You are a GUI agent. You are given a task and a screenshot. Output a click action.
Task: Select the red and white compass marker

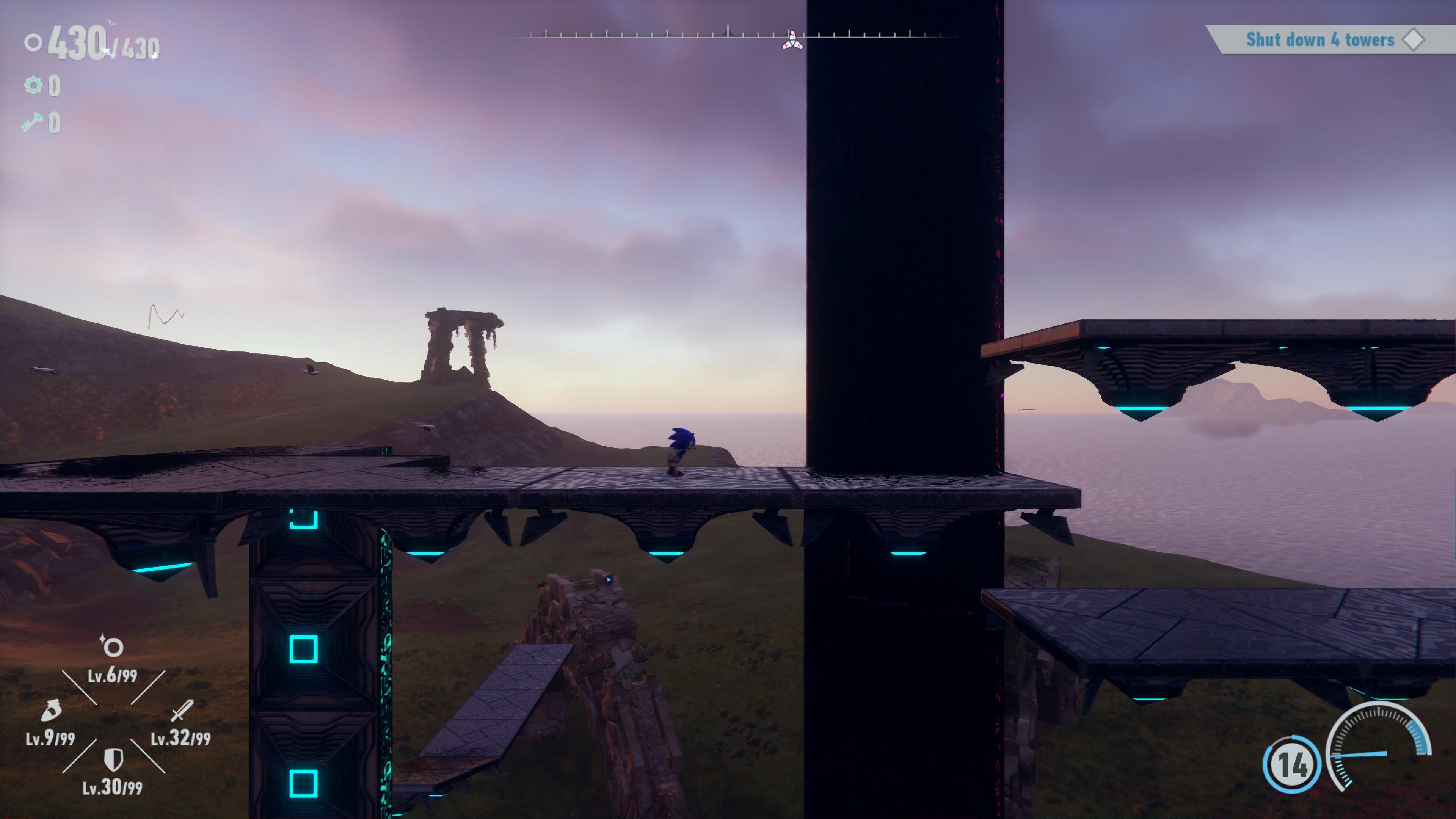(792, 41)
